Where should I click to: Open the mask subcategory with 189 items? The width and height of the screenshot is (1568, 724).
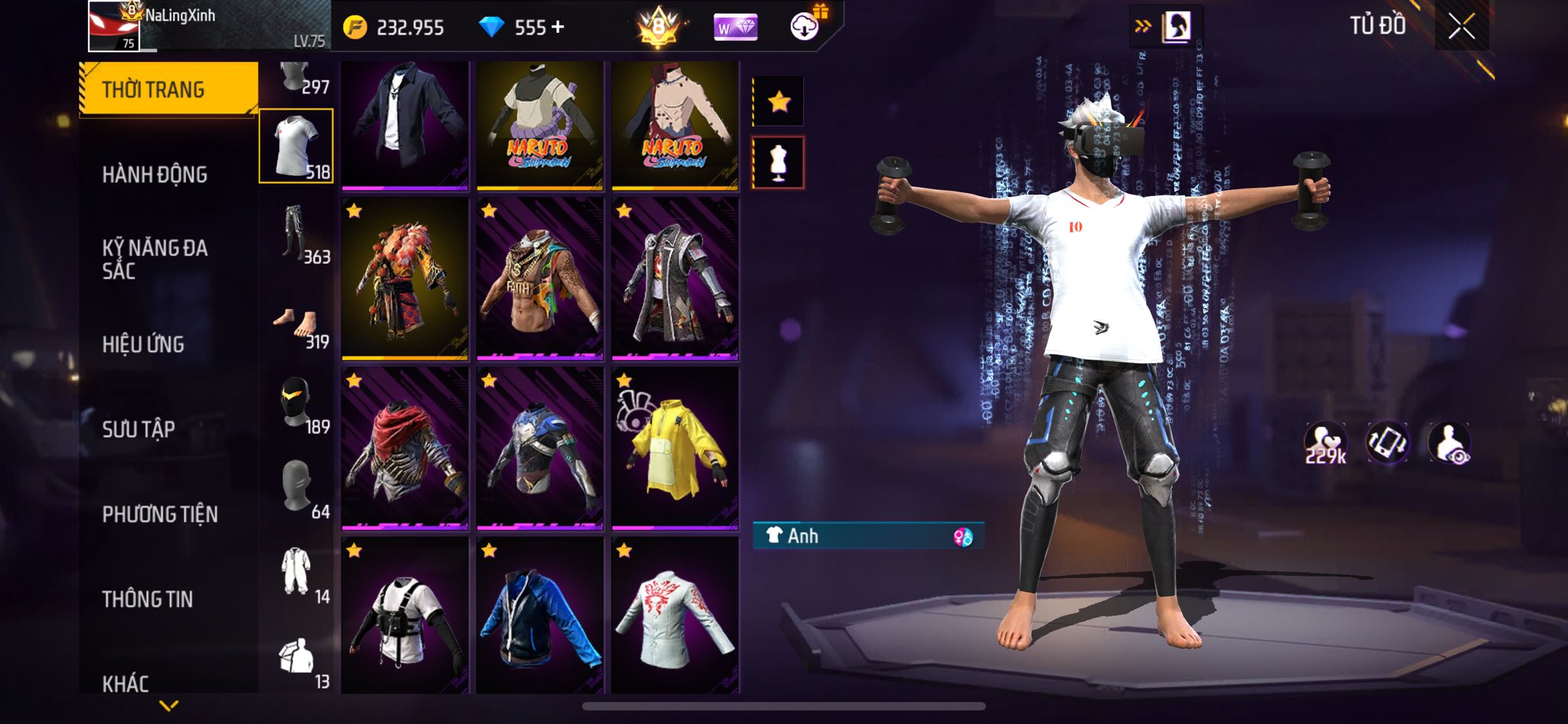(296, 402)
